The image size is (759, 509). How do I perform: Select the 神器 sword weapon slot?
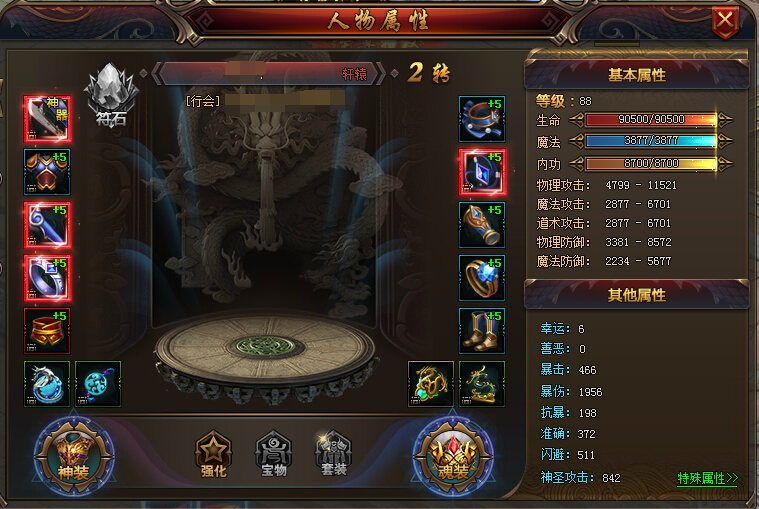click(47, 118)
